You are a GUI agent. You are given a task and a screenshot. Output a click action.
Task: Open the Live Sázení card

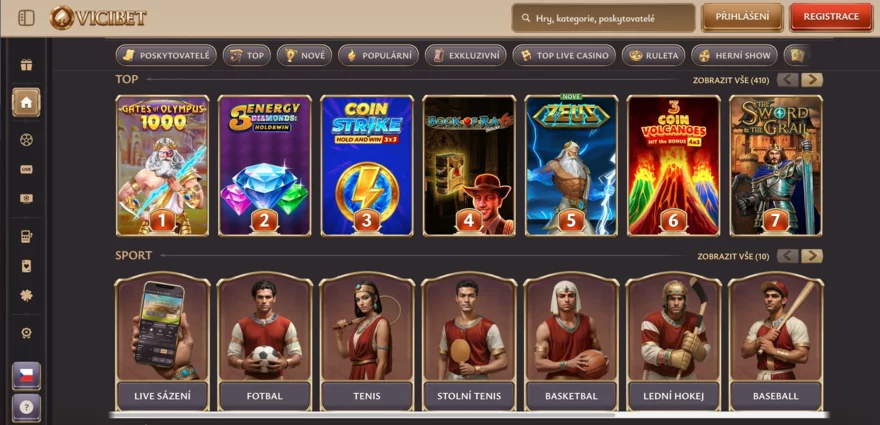(163, 342)
